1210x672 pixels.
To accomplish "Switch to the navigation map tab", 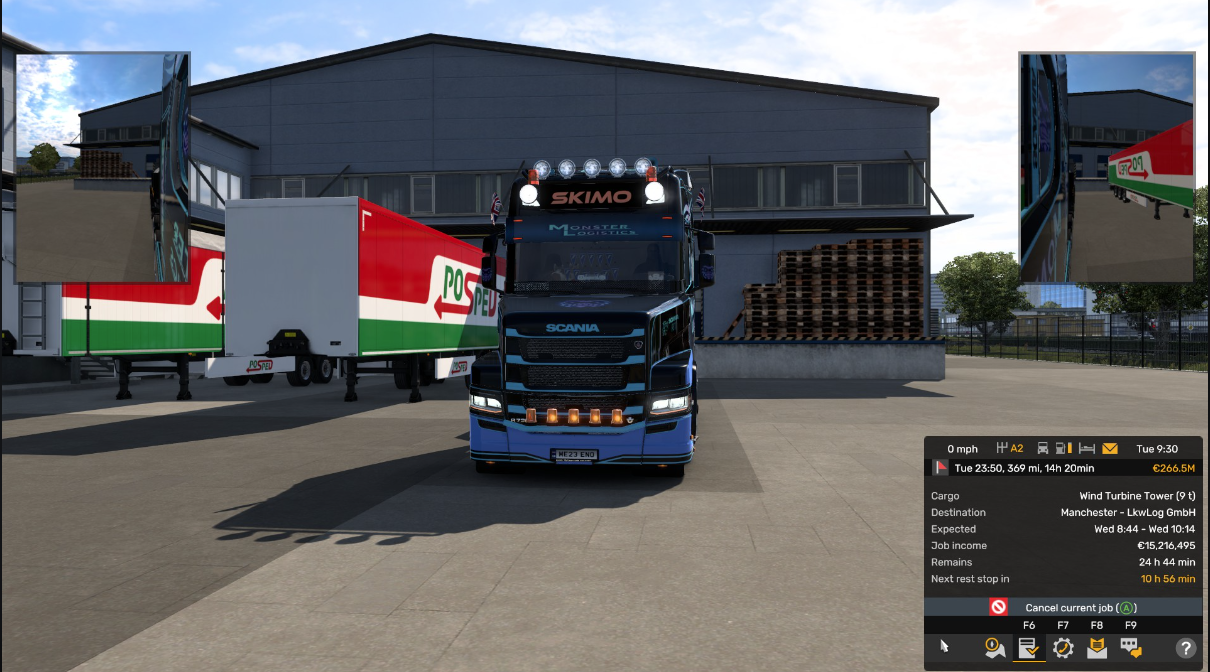I will point(995,648).
